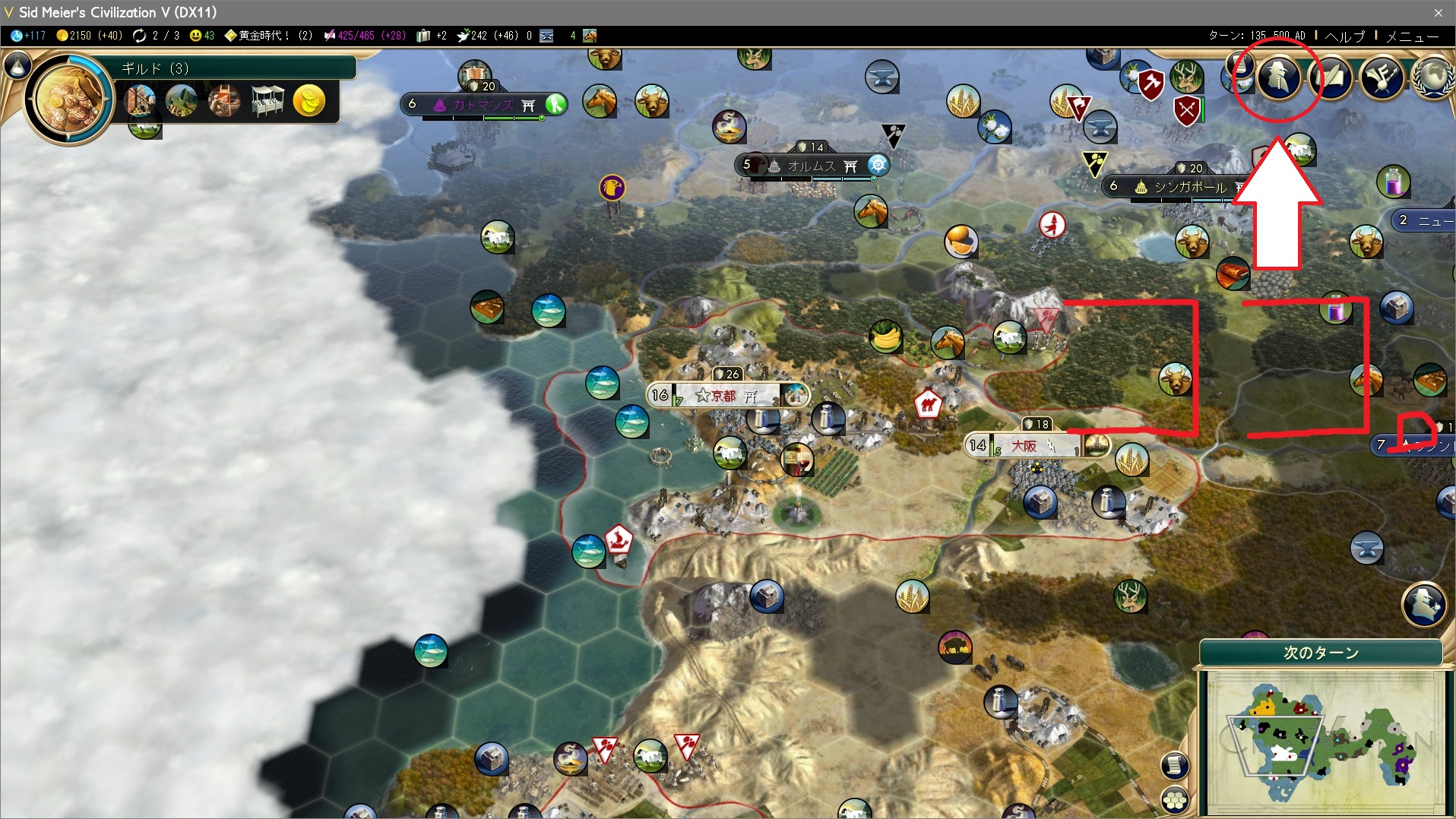This screenshot has width=1456, height=819.
Task: Open the trumpet advisor icon
Action: click(x=1382, y=77)
